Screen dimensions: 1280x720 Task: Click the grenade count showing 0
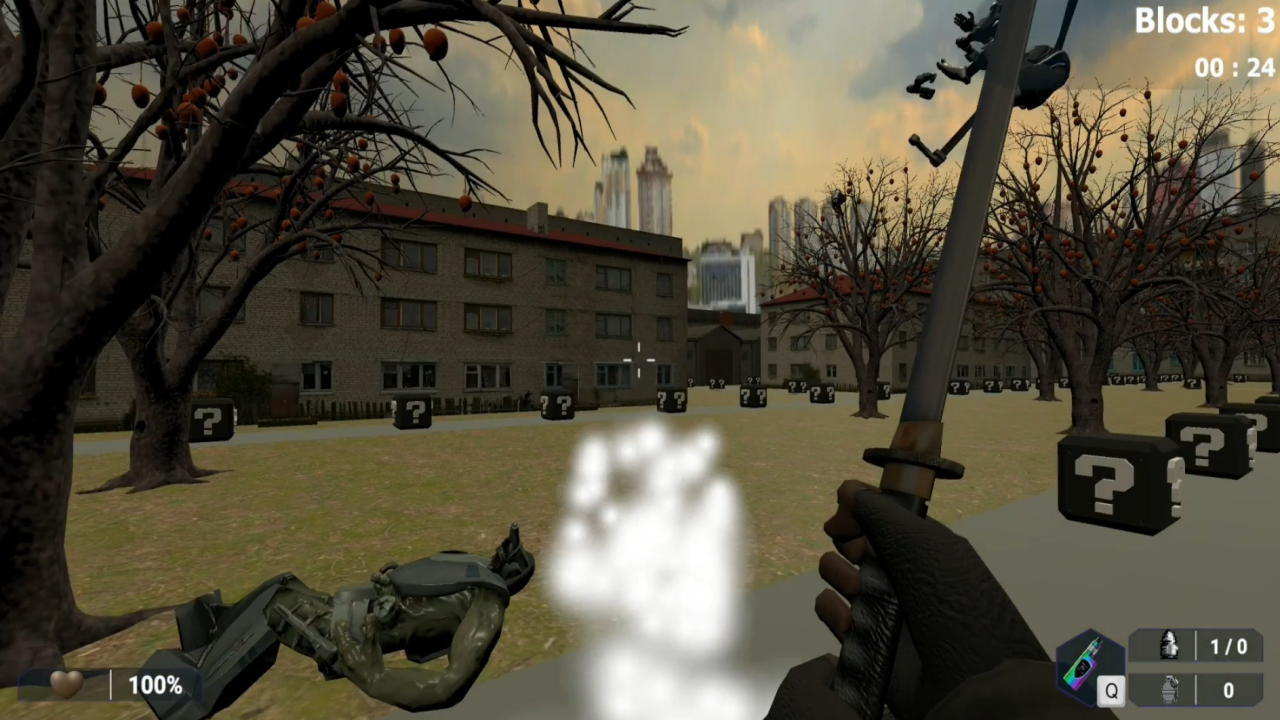(1228, 690)
